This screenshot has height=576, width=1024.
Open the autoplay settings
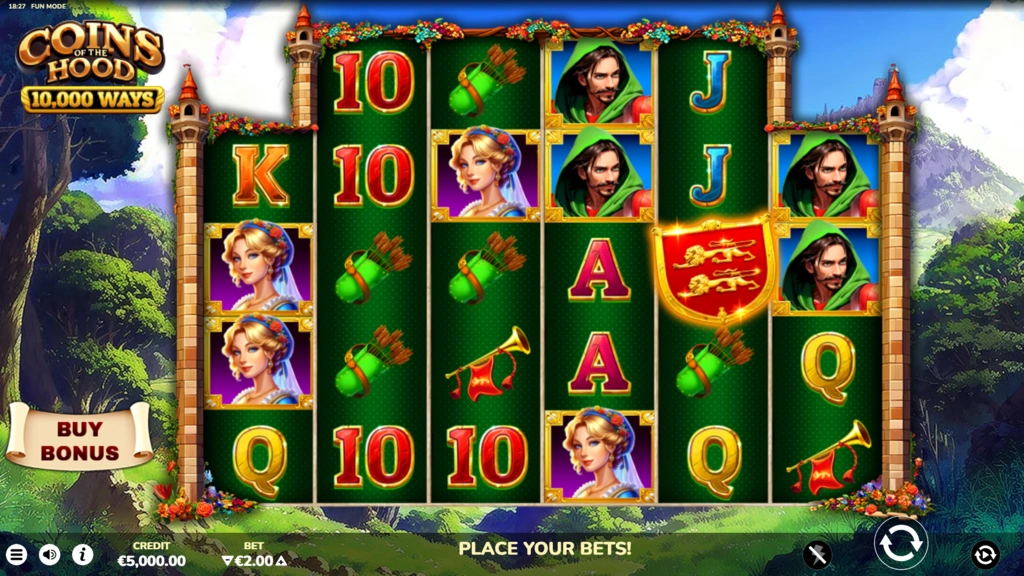click(x=984, y=554)
